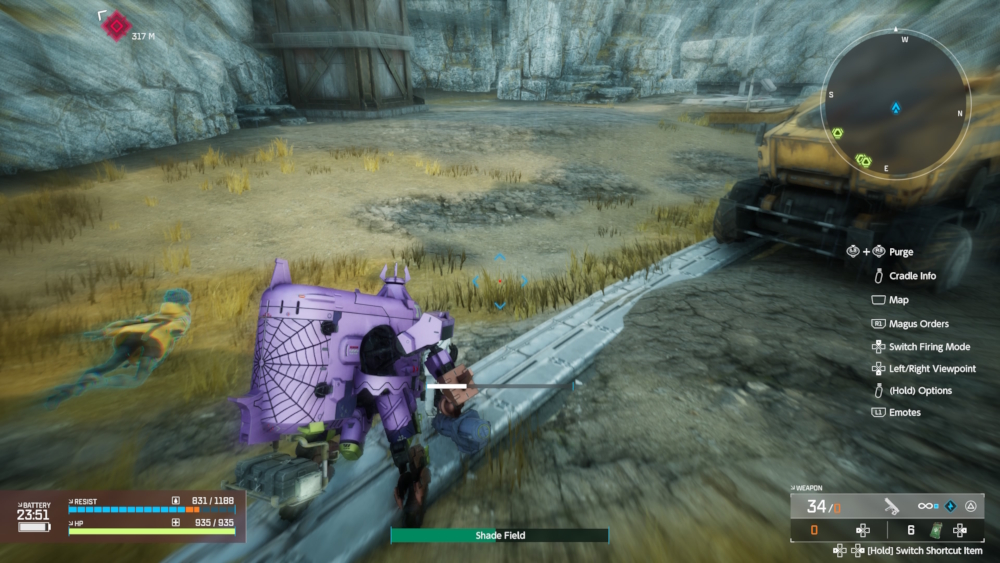Open the Map entry
The image size is (1000, 563).
(898, 300)
